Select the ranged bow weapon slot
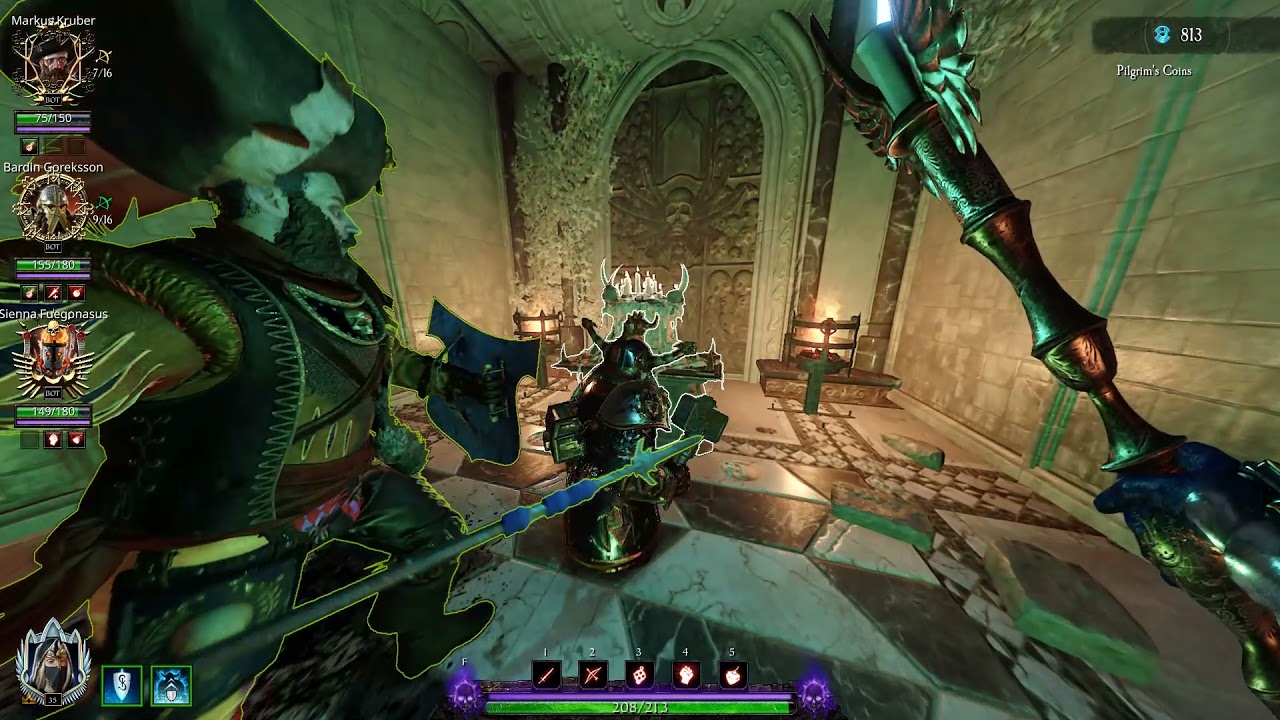Image resolution: width=1280 pixels, height=720 pixels. coord(592,675)
